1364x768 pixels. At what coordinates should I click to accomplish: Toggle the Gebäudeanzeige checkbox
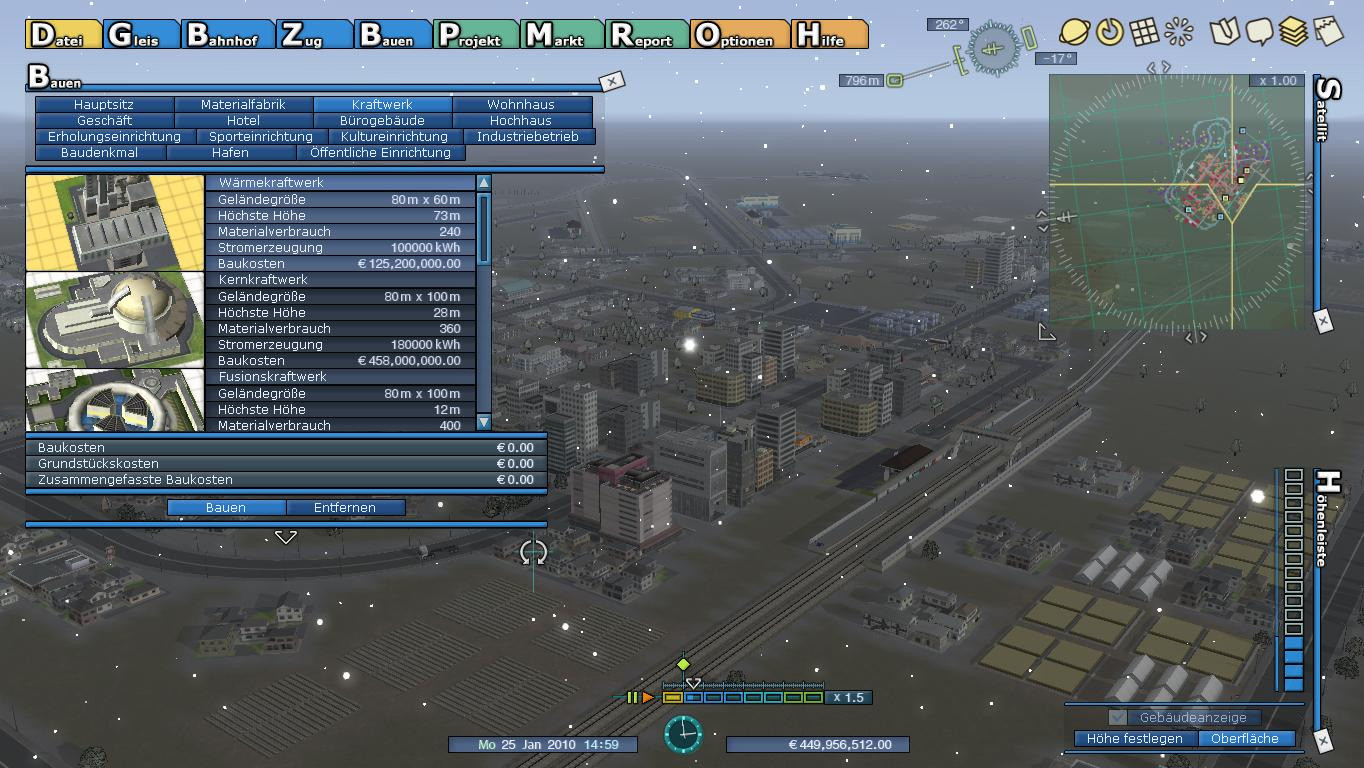[1118, 717]
